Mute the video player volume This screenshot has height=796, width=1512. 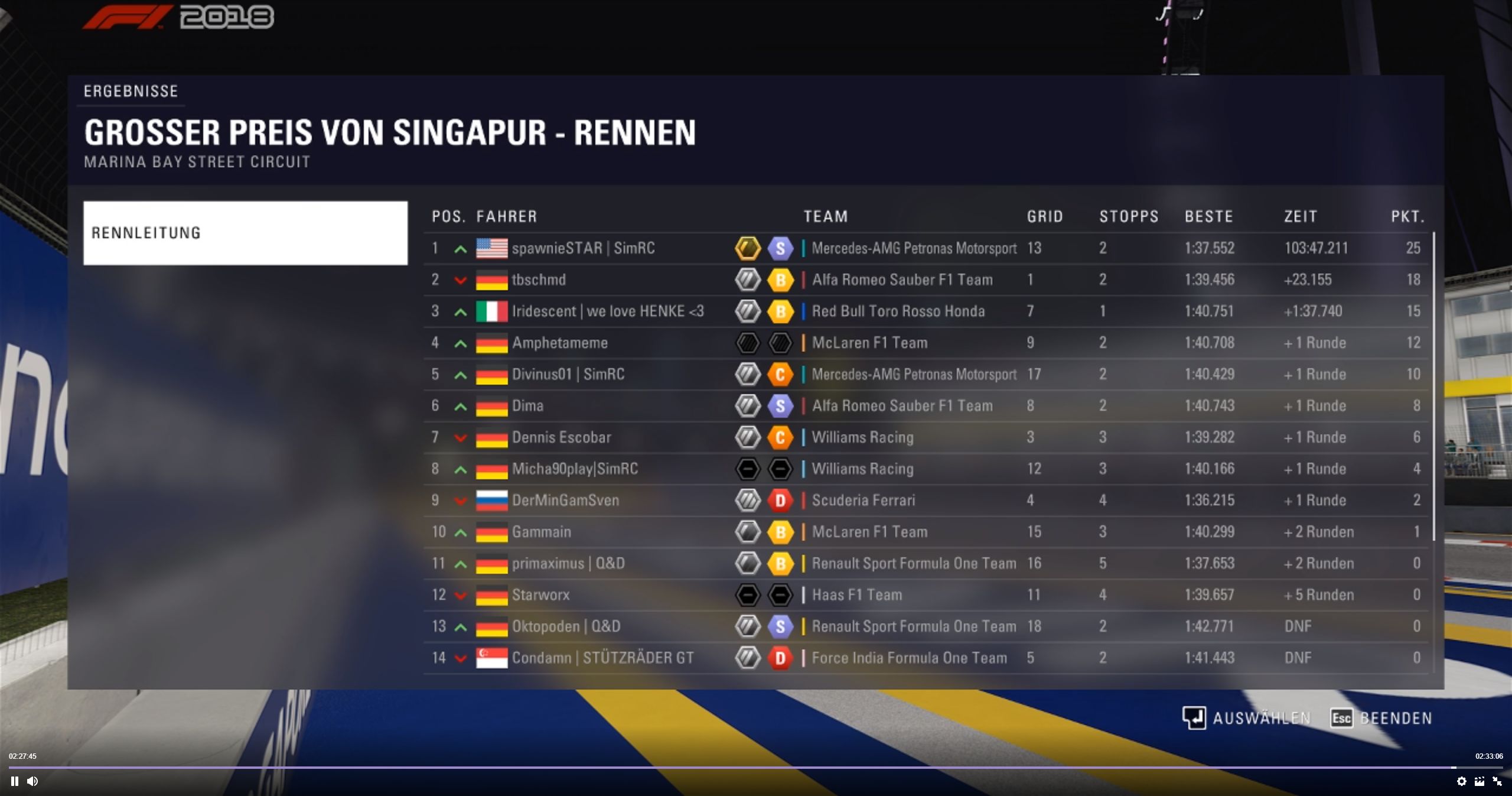[x=32, y=781]
